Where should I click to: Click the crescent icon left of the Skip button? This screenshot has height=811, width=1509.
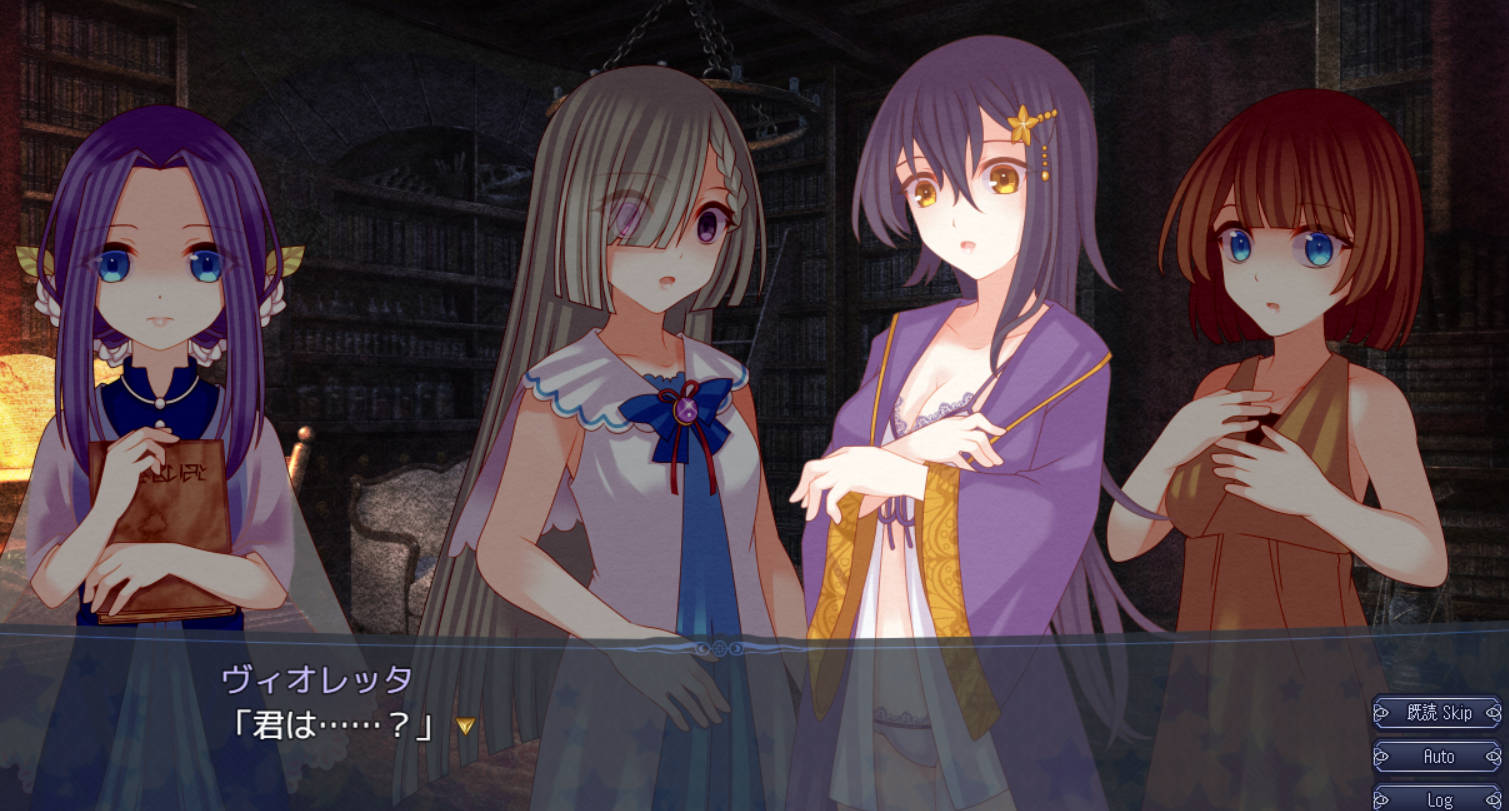point(1384,710)
